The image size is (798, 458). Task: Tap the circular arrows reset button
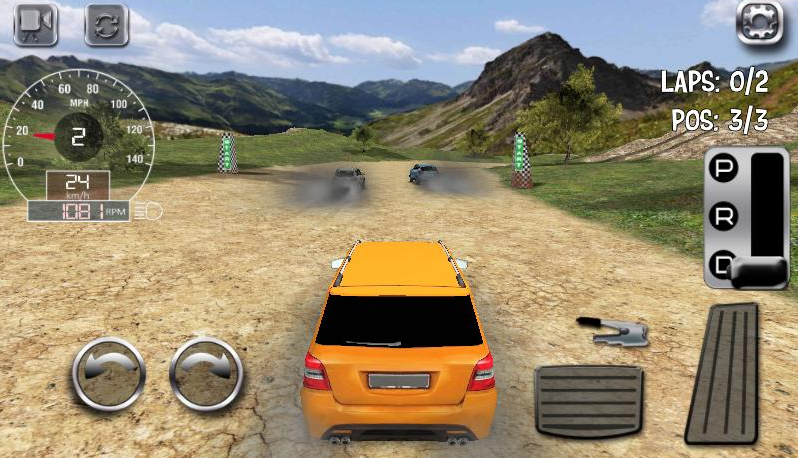(x=106, y=25)
